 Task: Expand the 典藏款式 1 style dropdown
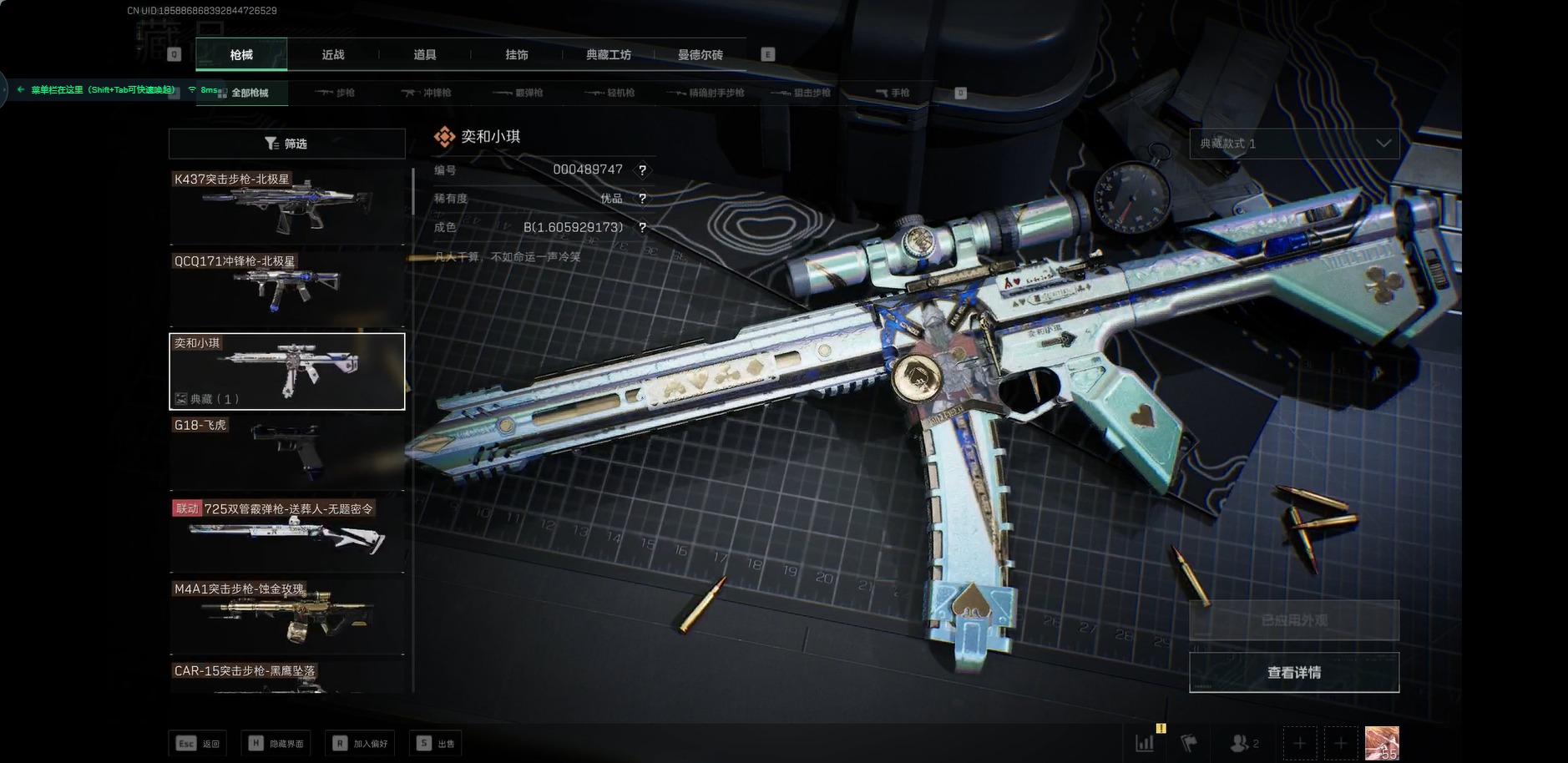click(x=1294, y=144)
